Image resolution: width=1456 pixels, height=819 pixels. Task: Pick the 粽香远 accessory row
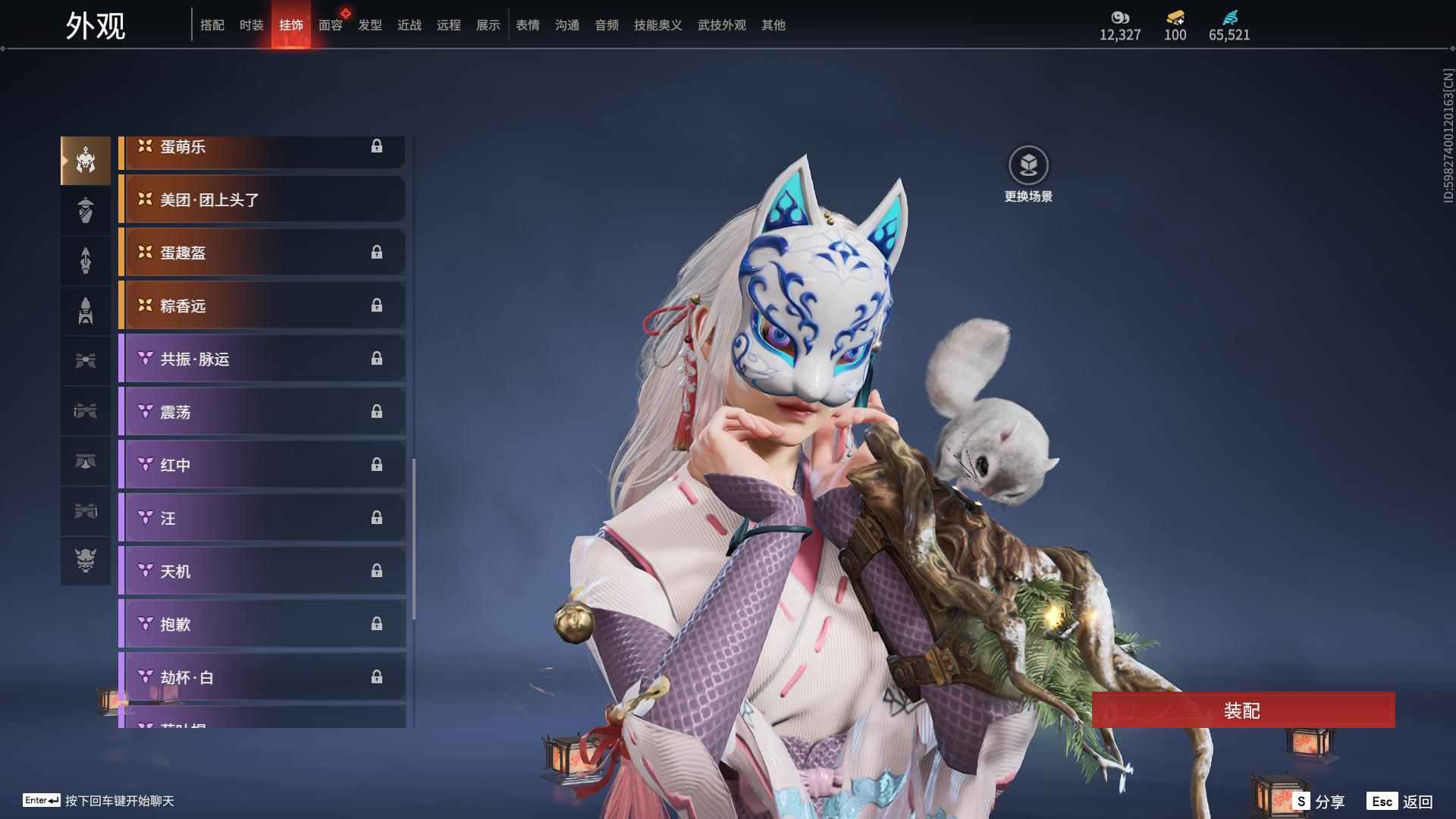click(x=262, y=306)
